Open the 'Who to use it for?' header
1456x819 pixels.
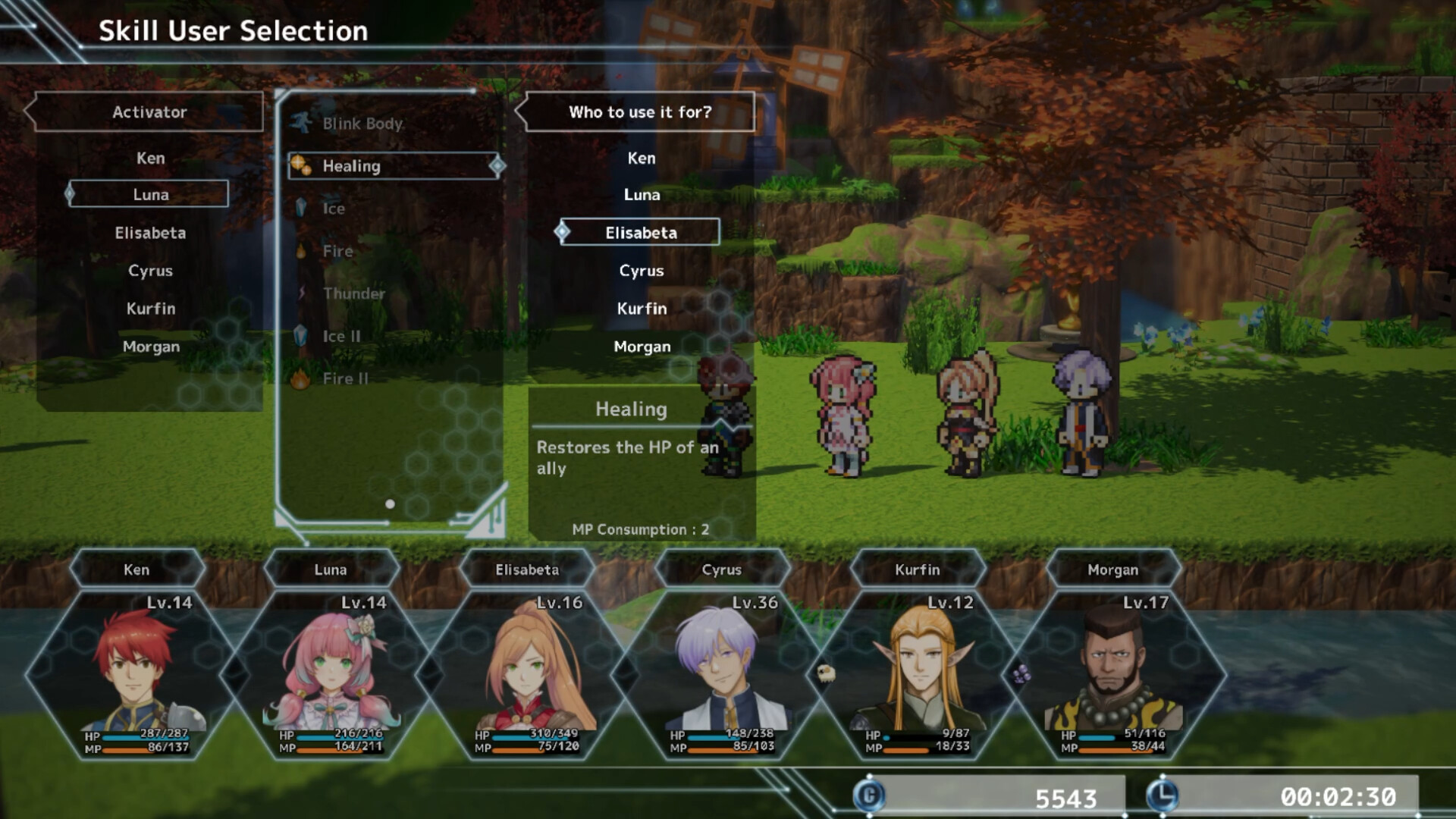point(641,112)
